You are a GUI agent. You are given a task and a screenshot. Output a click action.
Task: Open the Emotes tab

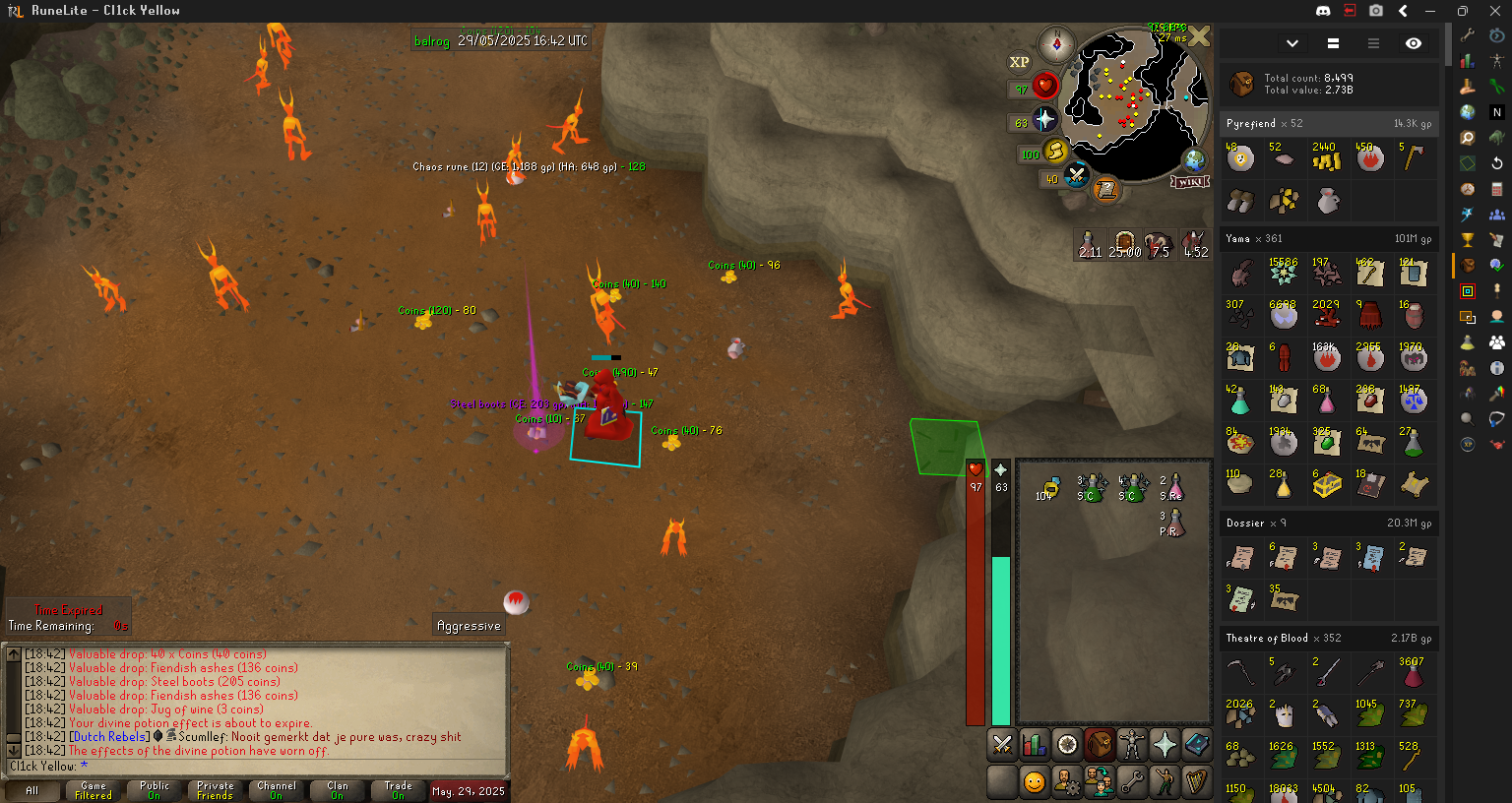click(x=1165, y=781)
